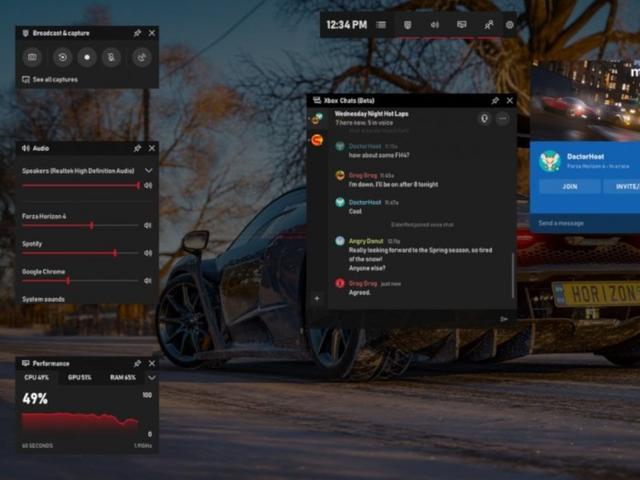
Task: Open the See all captures link
Action: click(54, 79)
